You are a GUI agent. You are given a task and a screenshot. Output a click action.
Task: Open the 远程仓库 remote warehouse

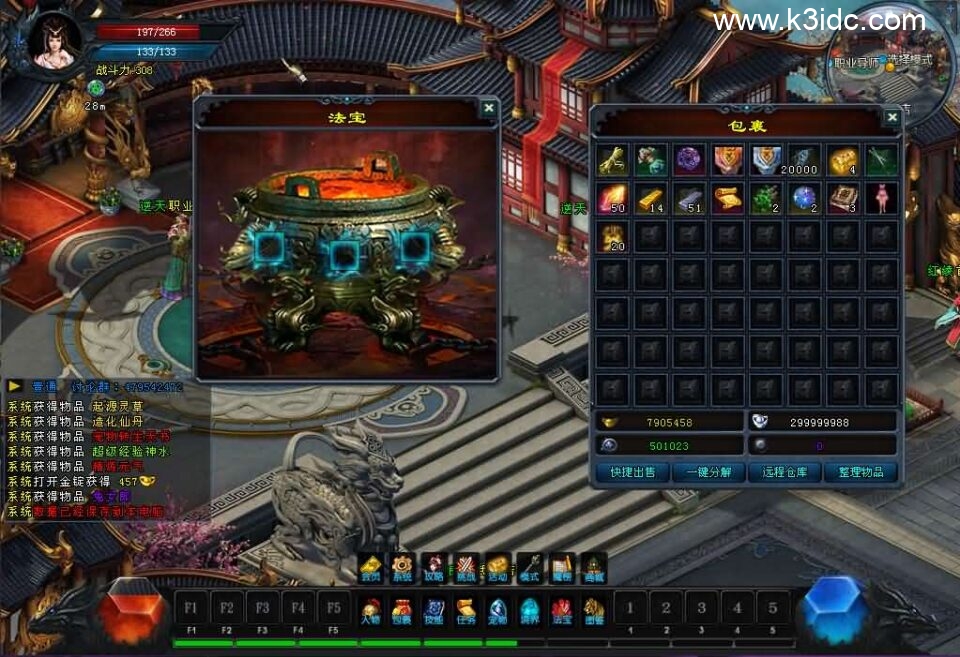pos(785,472)
